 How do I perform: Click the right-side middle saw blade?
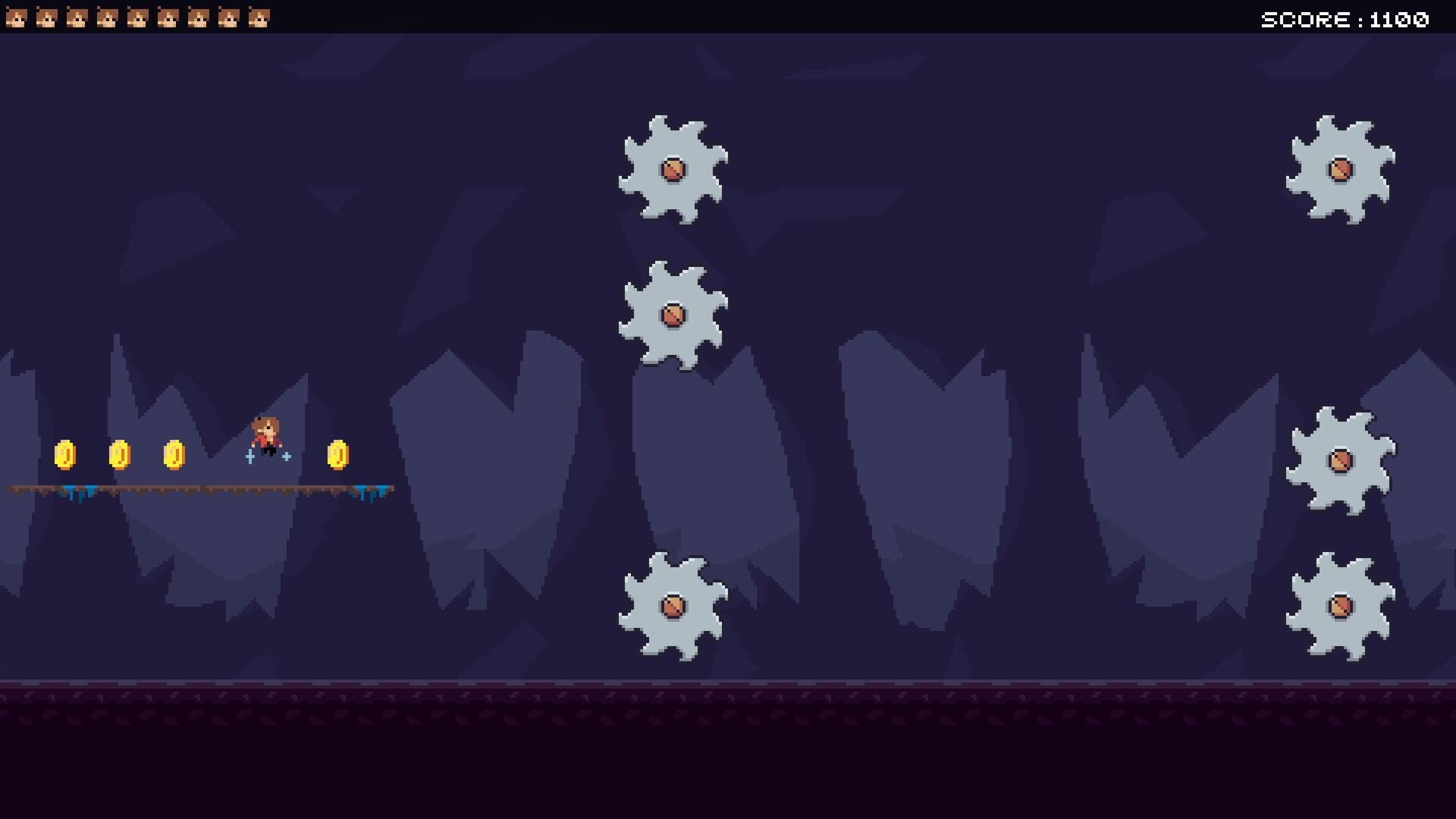(1342, 459)
